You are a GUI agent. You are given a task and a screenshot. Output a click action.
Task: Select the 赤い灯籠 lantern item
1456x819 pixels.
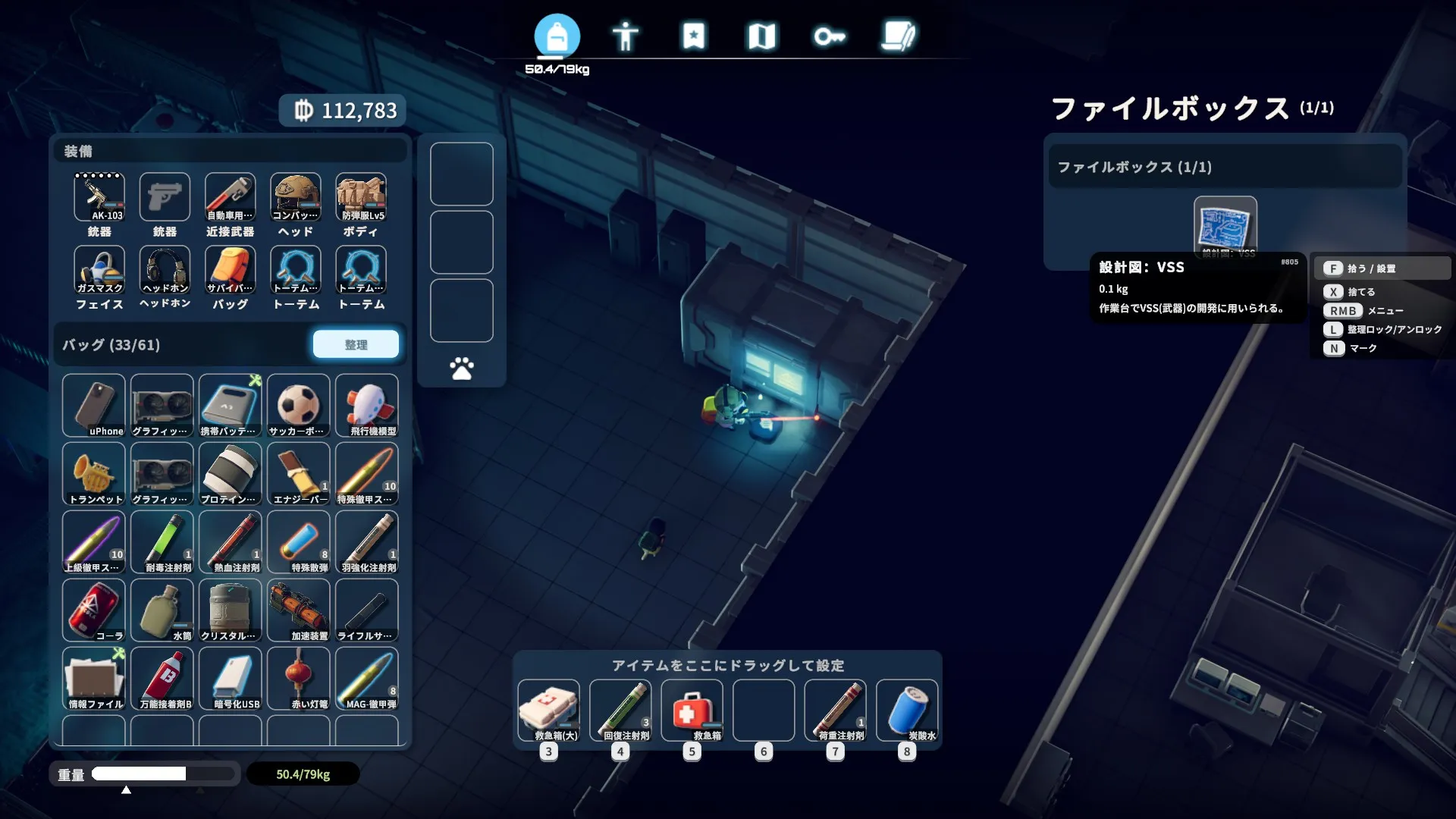(x=299, y=679)
